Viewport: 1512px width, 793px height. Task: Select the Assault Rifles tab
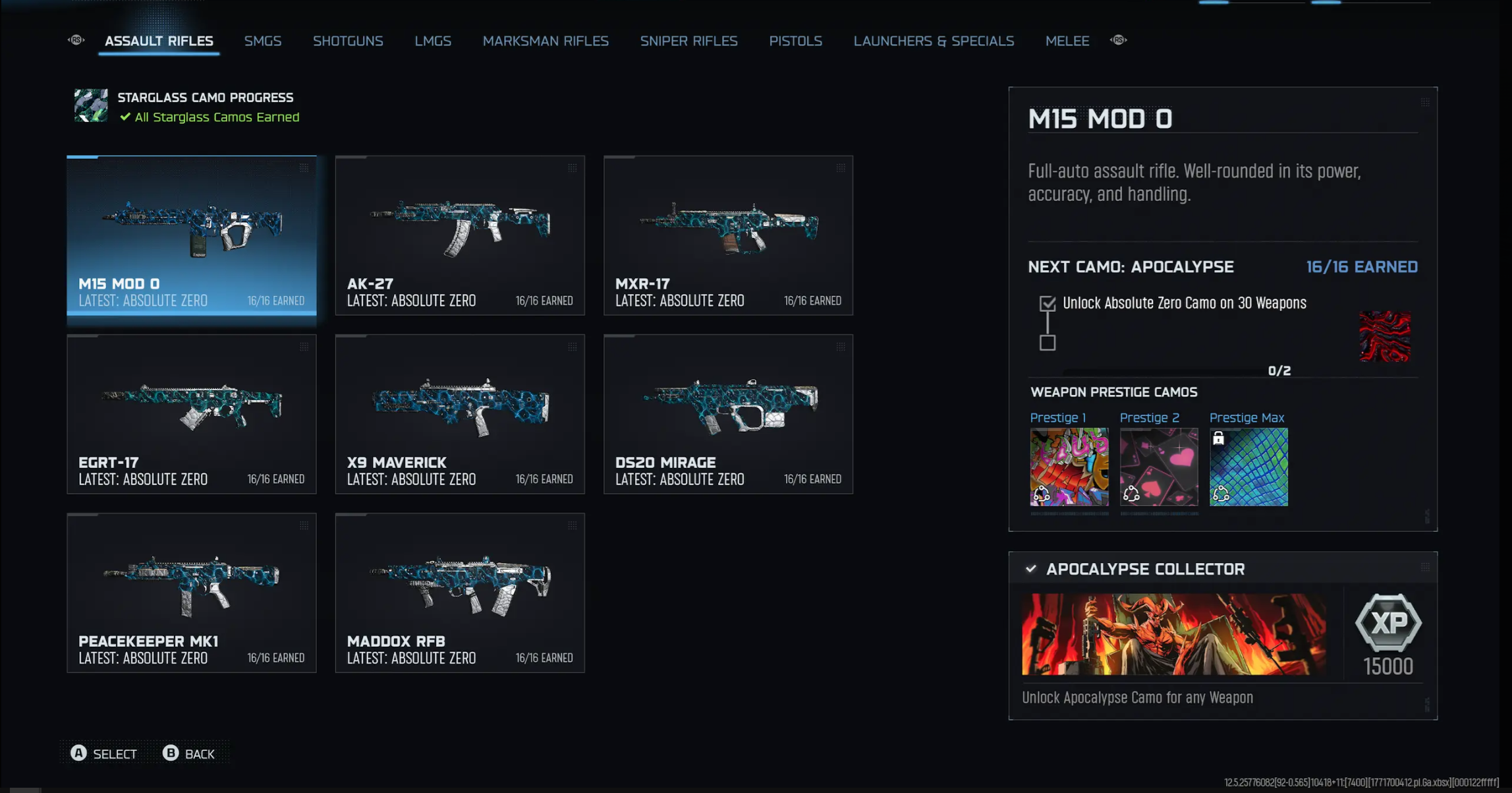coord(159,41)
